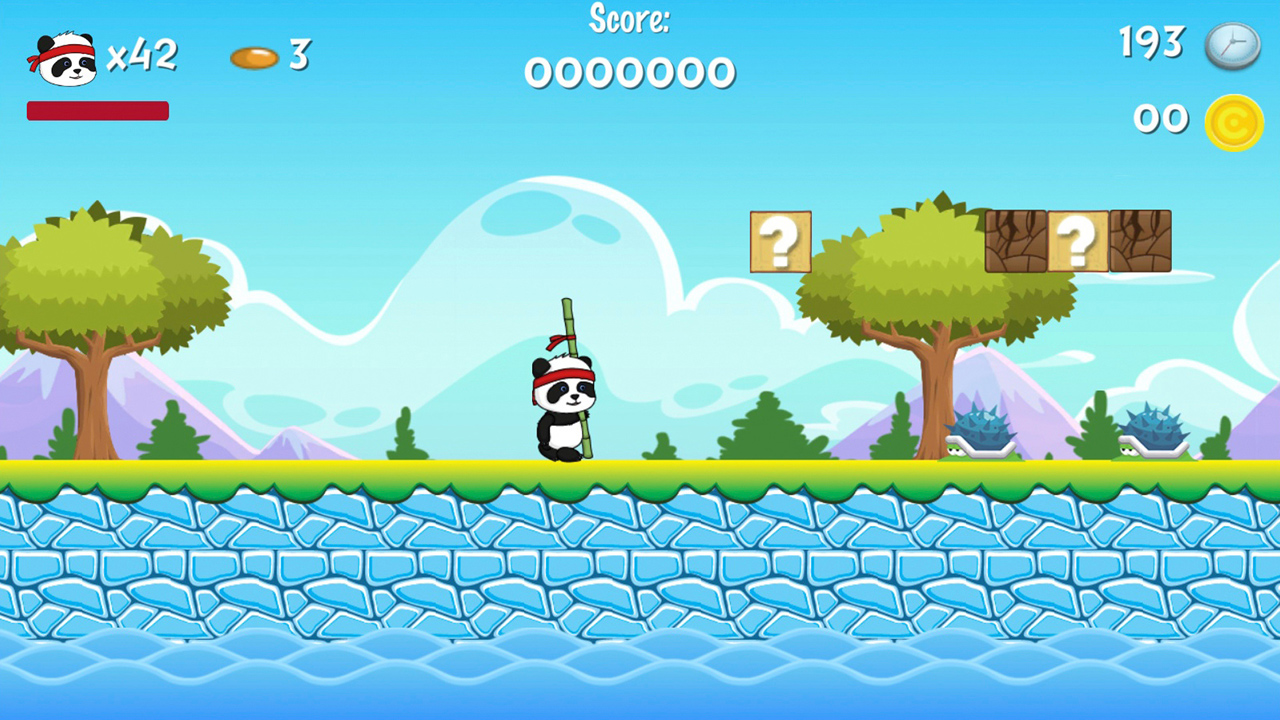Click the 193 timer value
1280x720 pixels.
tap(1150, 44)
